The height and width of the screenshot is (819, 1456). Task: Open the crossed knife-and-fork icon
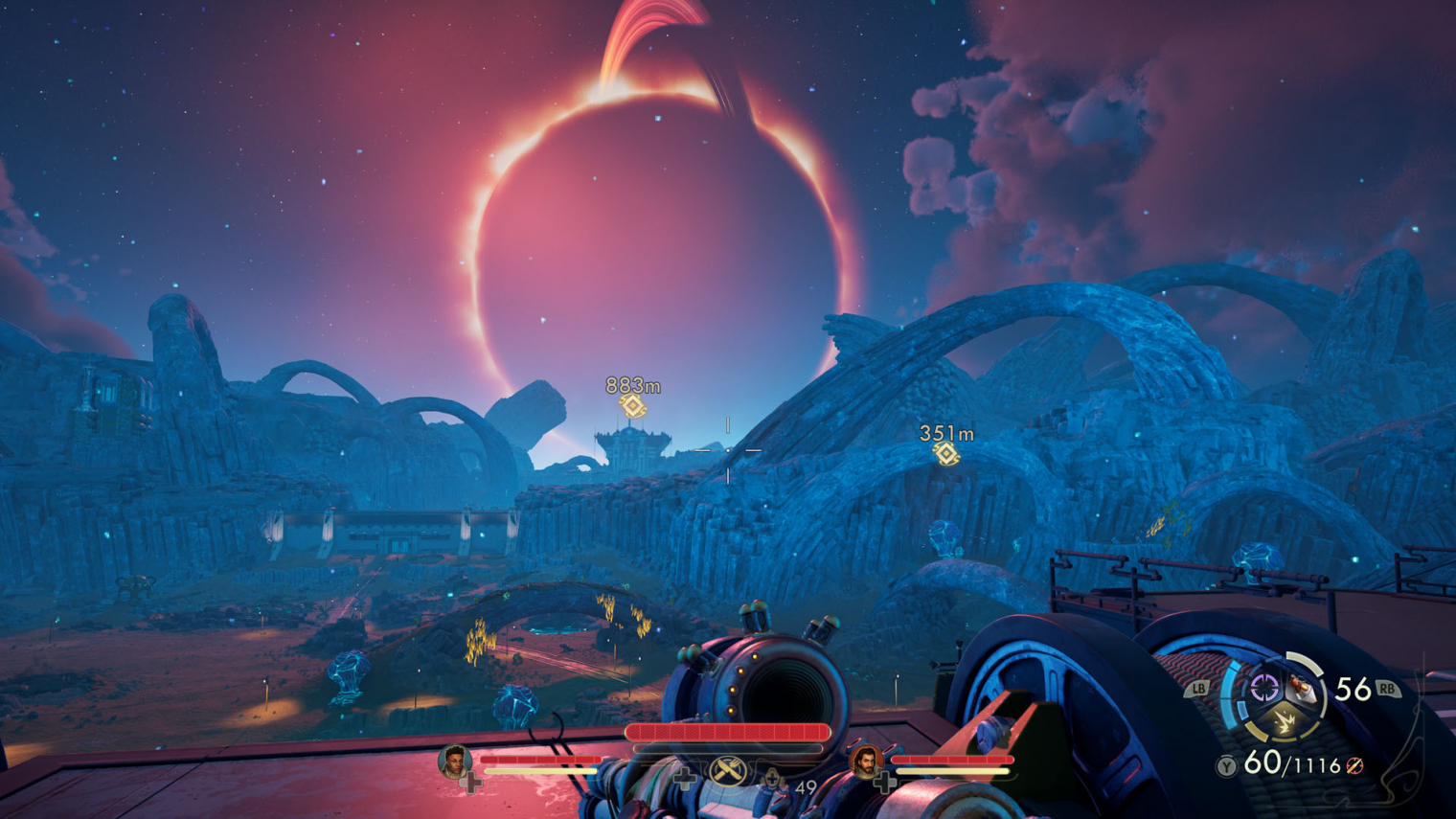pyautogui.click(x=727, y=769)
